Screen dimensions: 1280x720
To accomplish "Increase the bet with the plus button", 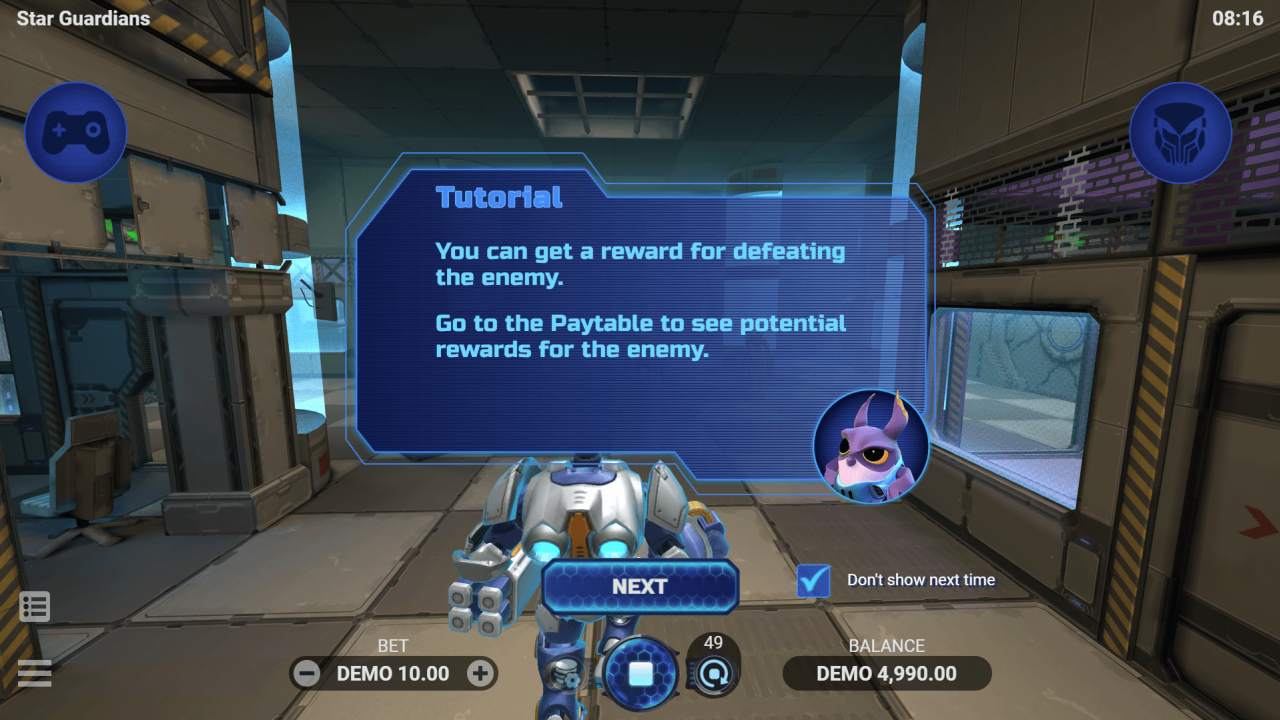I will pyautogui.click(x=481, y=673).
